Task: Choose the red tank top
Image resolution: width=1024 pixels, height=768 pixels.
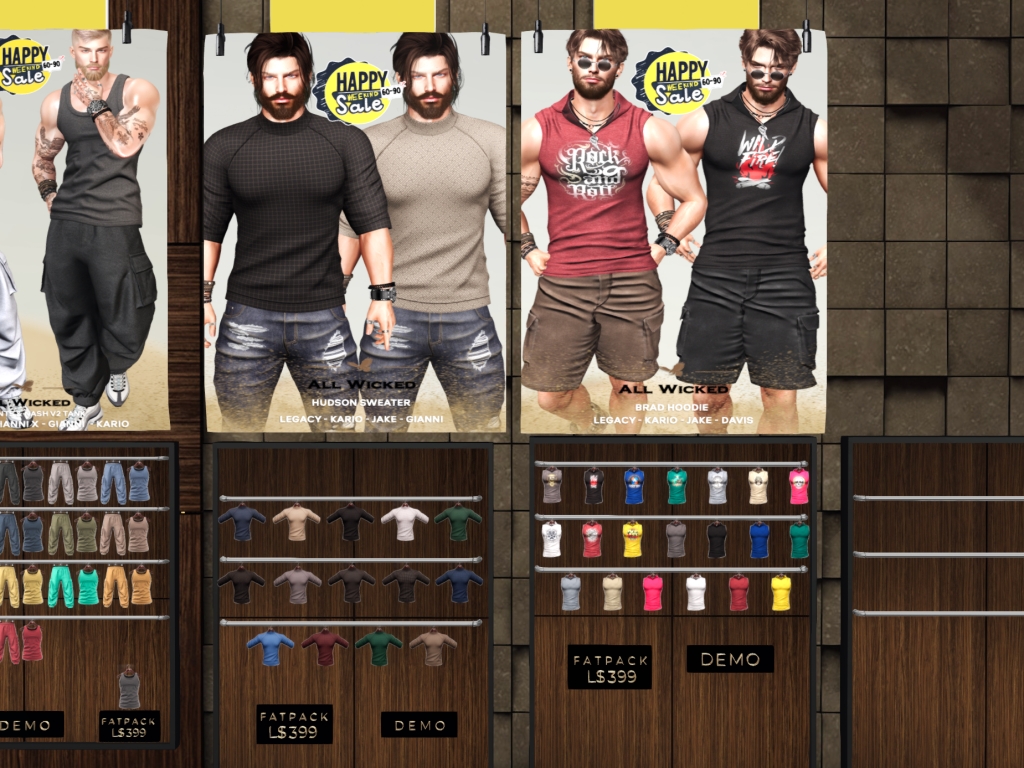Action: (x=32, y=641)
